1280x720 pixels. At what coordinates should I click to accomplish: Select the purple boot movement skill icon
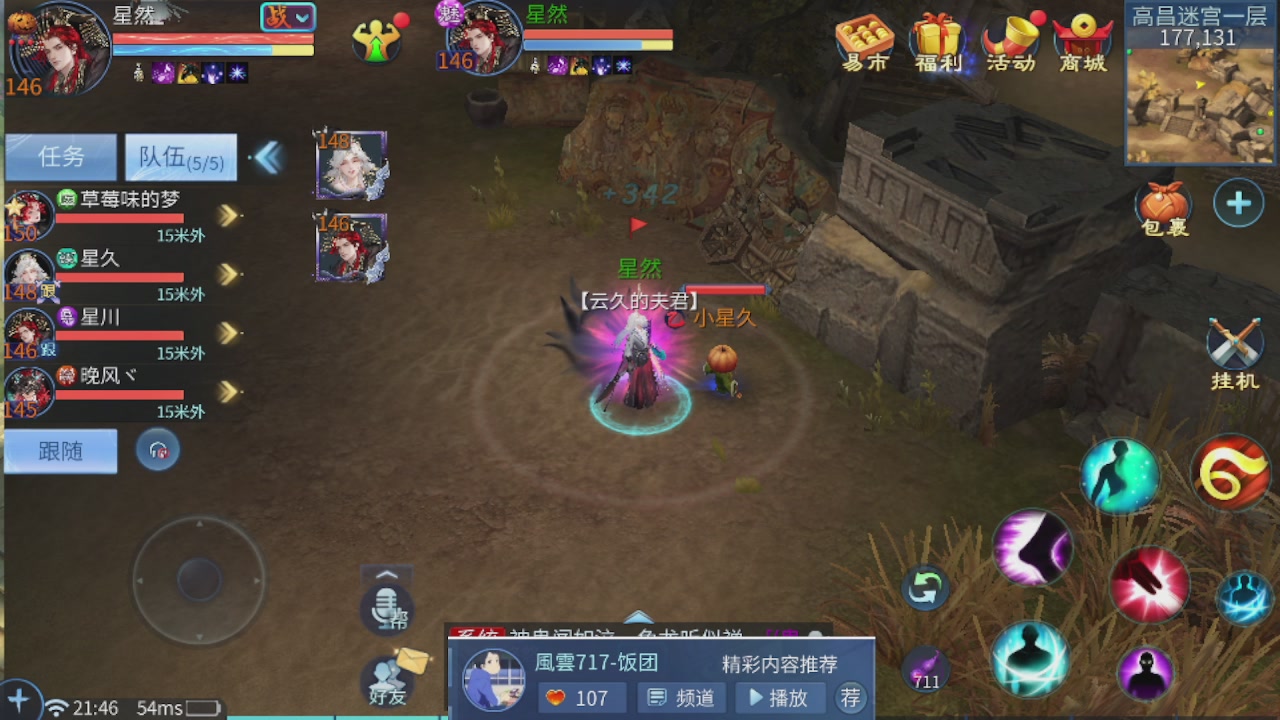point(1031,549)
